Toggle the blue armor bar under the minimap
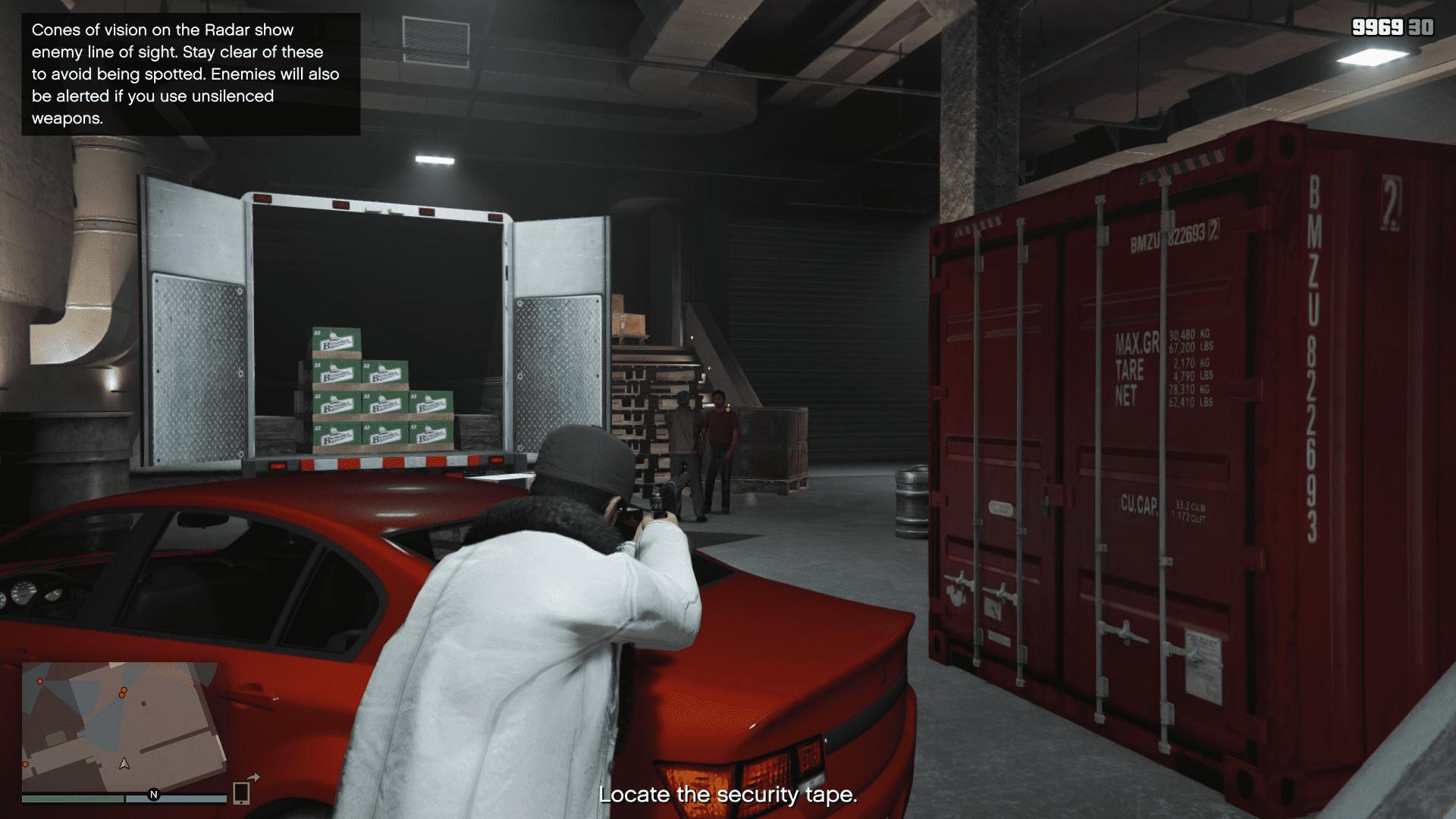 [x=176, y=798]
